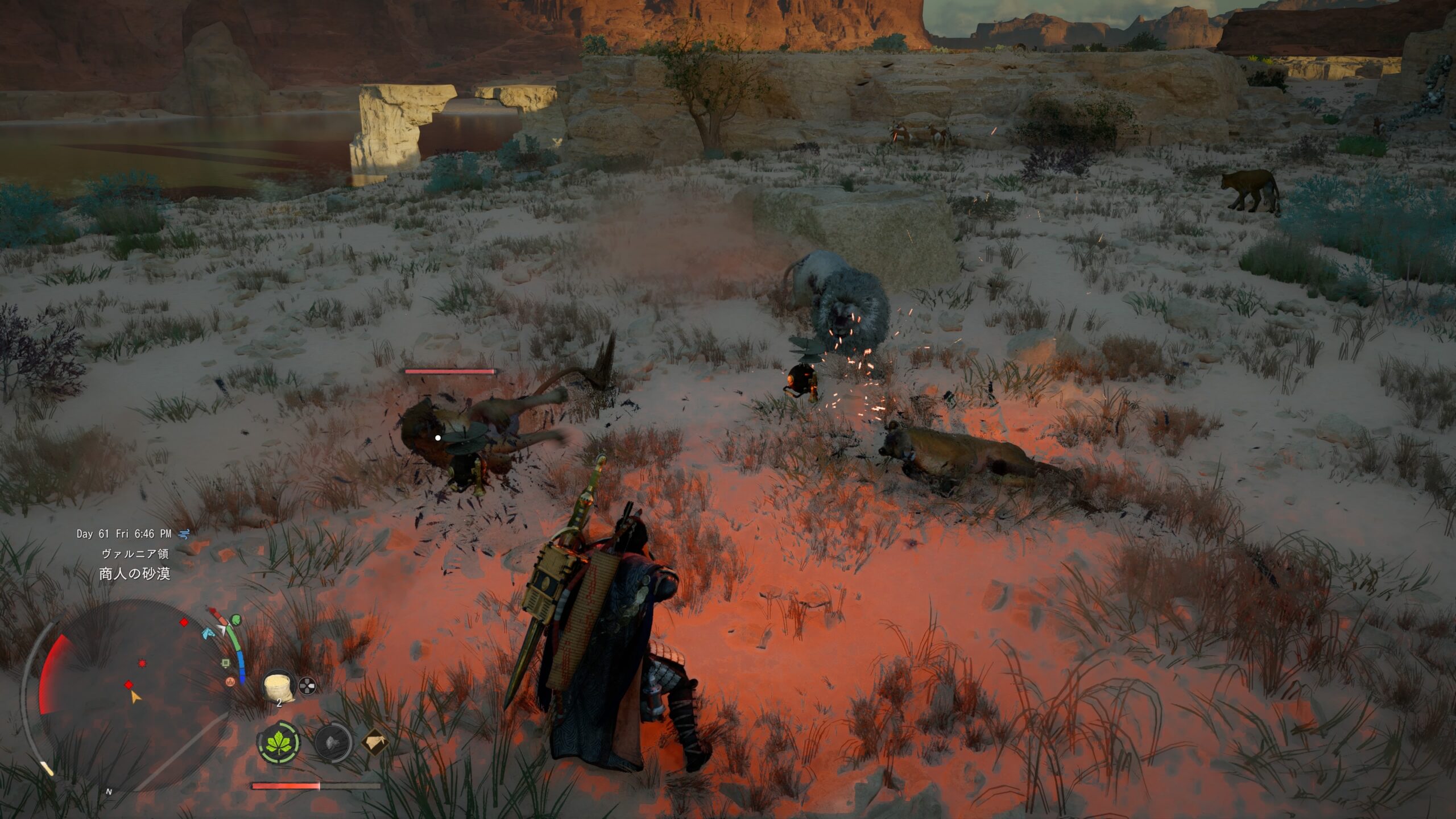Click the blue wind weather icon
The width and height of the screenshot is (1456, 819).
tap(184, 533)
